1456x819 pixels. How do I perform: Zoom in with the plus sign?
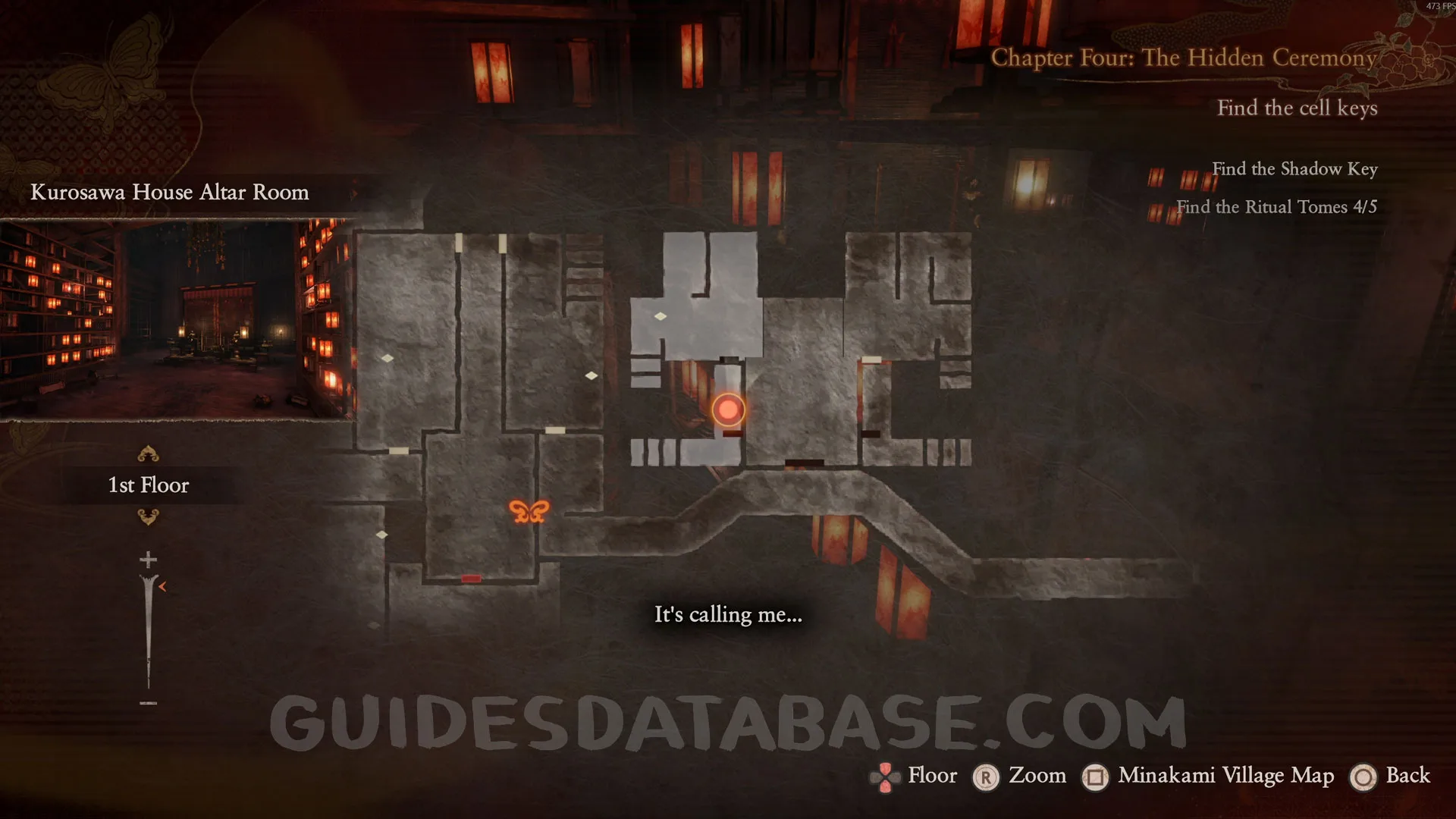point(148,560)
